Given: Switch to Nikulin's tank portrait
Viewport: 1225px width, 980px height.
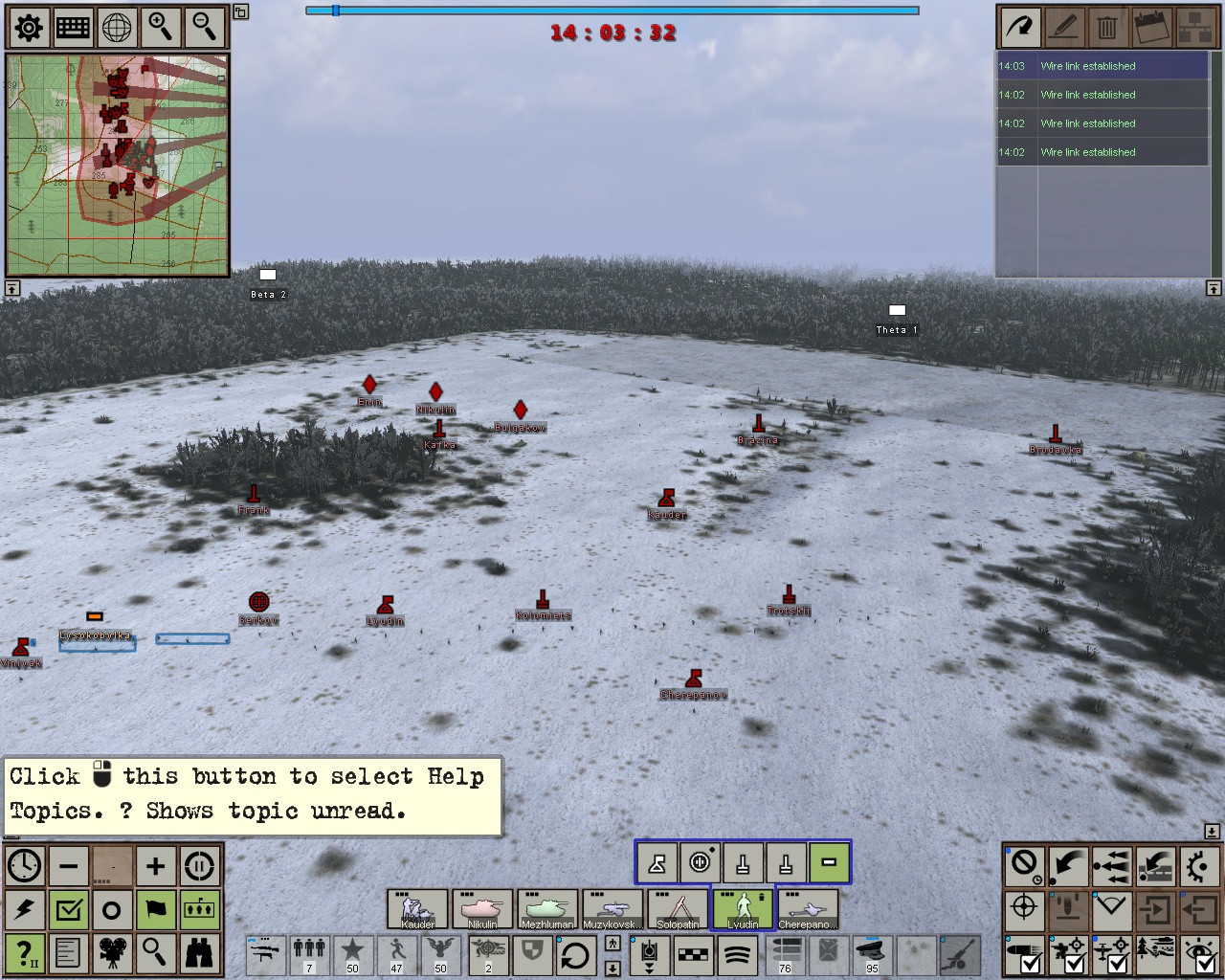Looking at the screenshot, I should coord(484,909).
